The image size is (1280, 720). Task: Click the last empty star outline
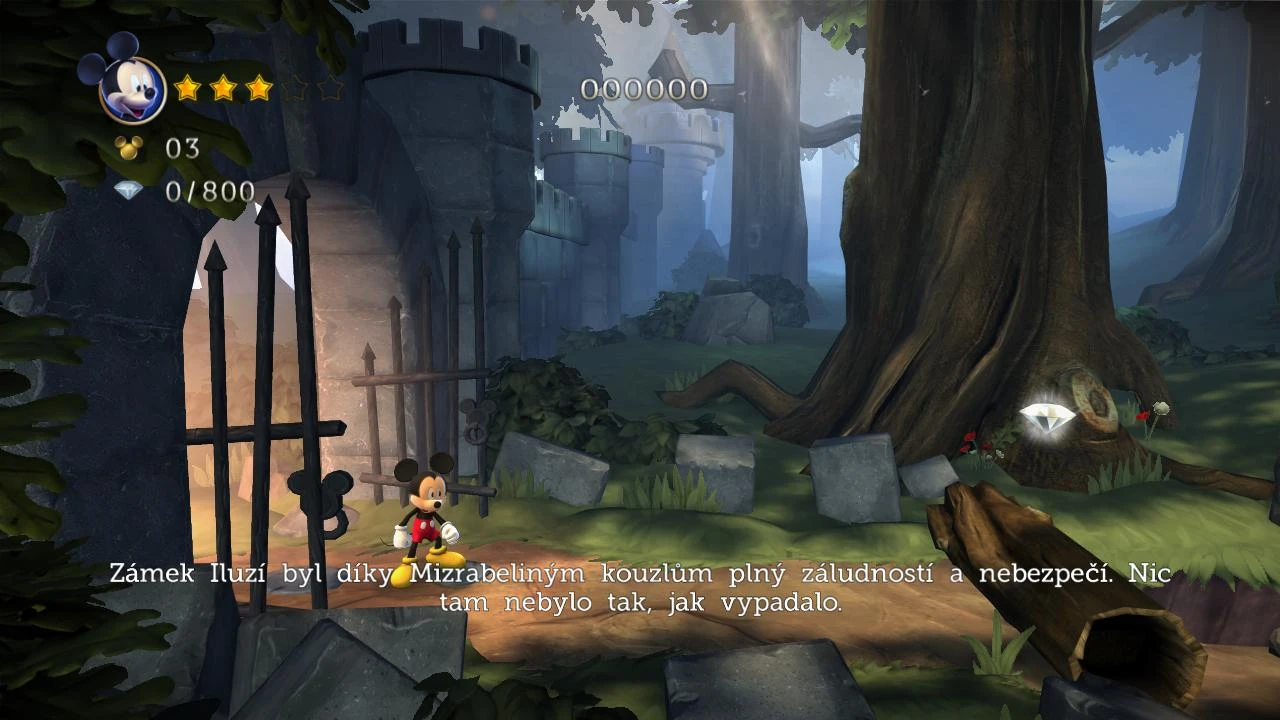(x=330, y=88)
